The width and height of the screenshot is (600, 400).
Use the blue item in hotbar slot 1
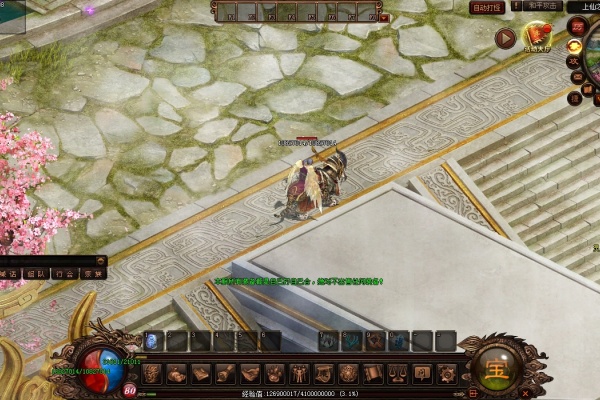click(152, 341)
